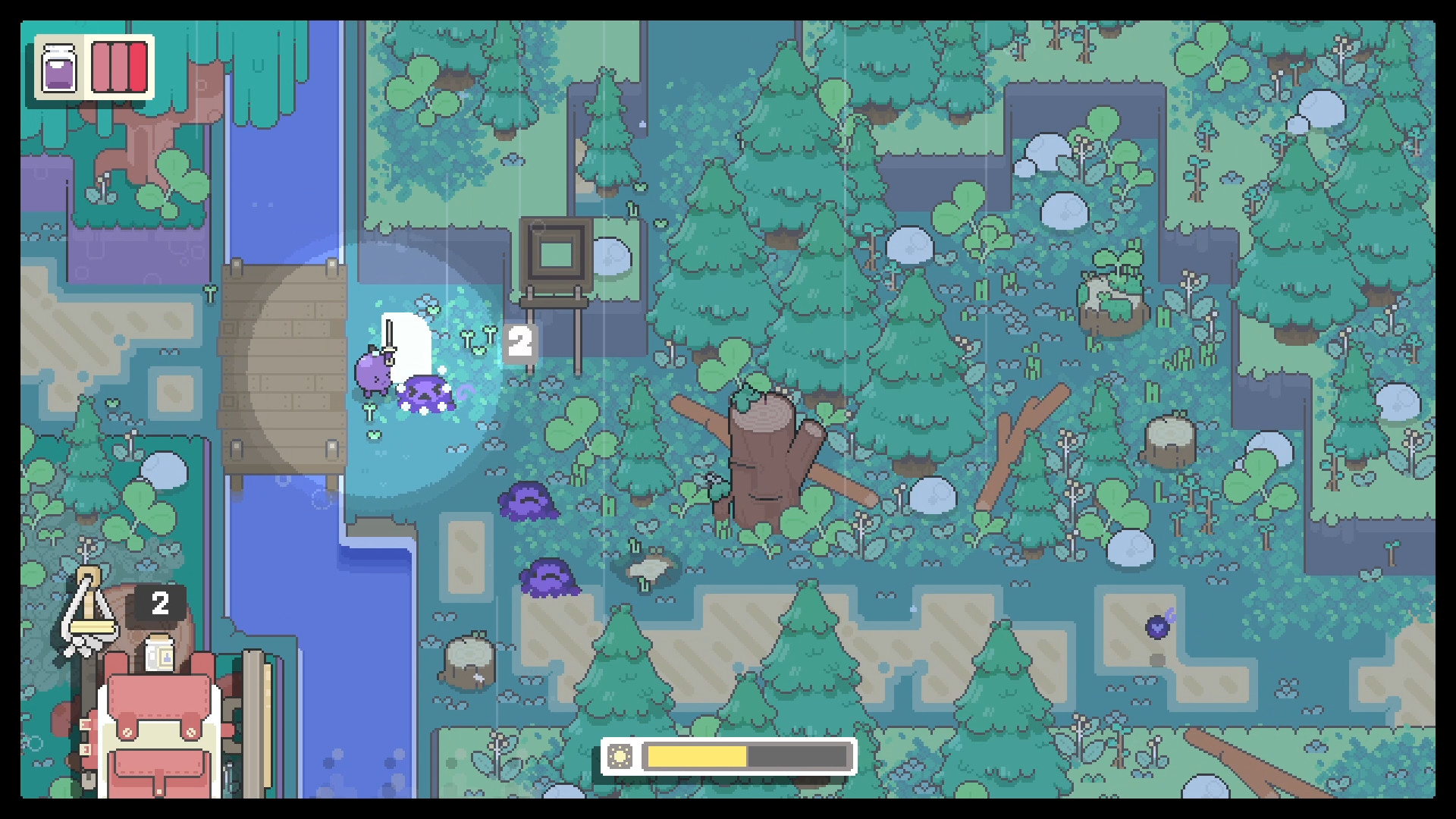
Task: Click the sun icon beside the progress bar
Action: (x=622, y=755)
